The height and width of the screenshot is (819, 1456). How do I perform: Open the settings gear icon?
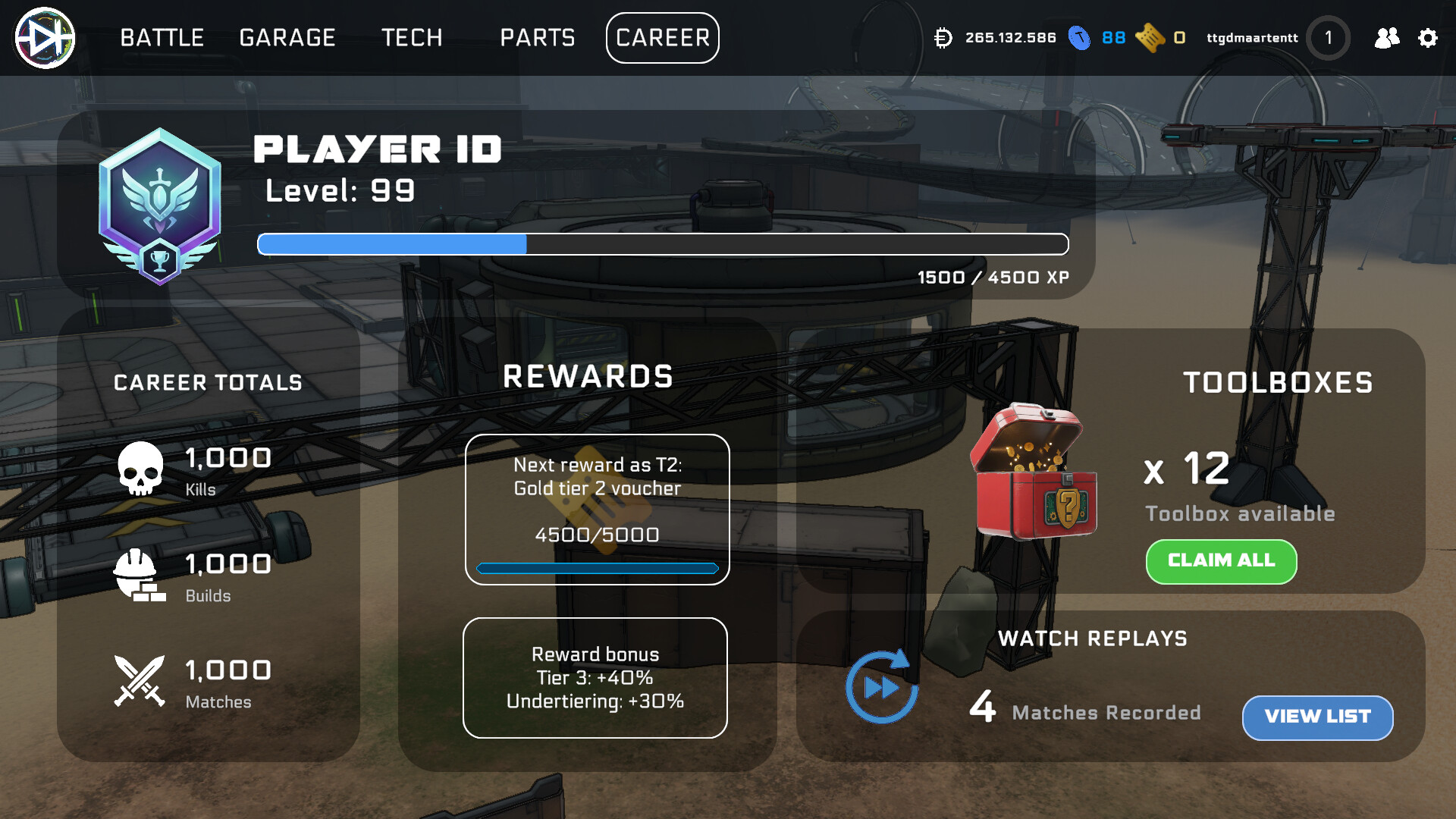point(1428,38)
